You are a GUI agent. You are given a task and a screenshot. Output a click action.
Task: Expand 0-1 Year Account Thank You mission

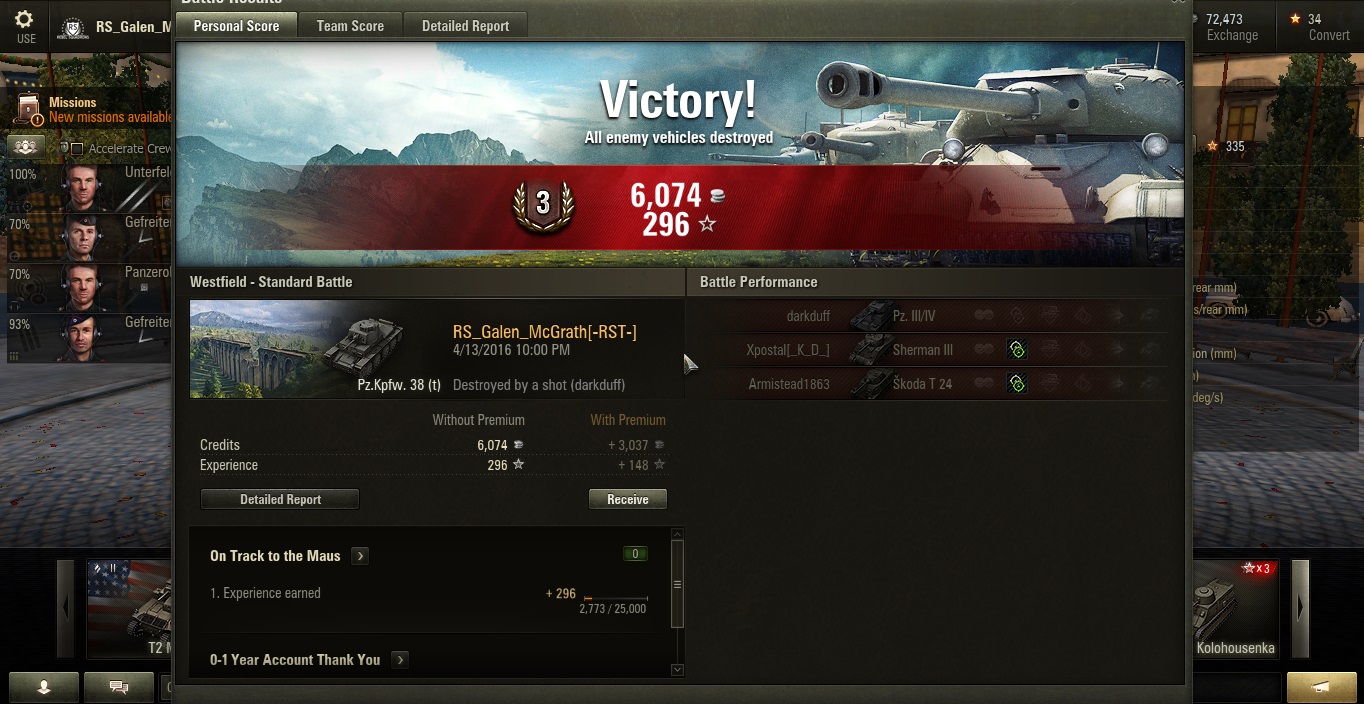click(x=399, y=660)
